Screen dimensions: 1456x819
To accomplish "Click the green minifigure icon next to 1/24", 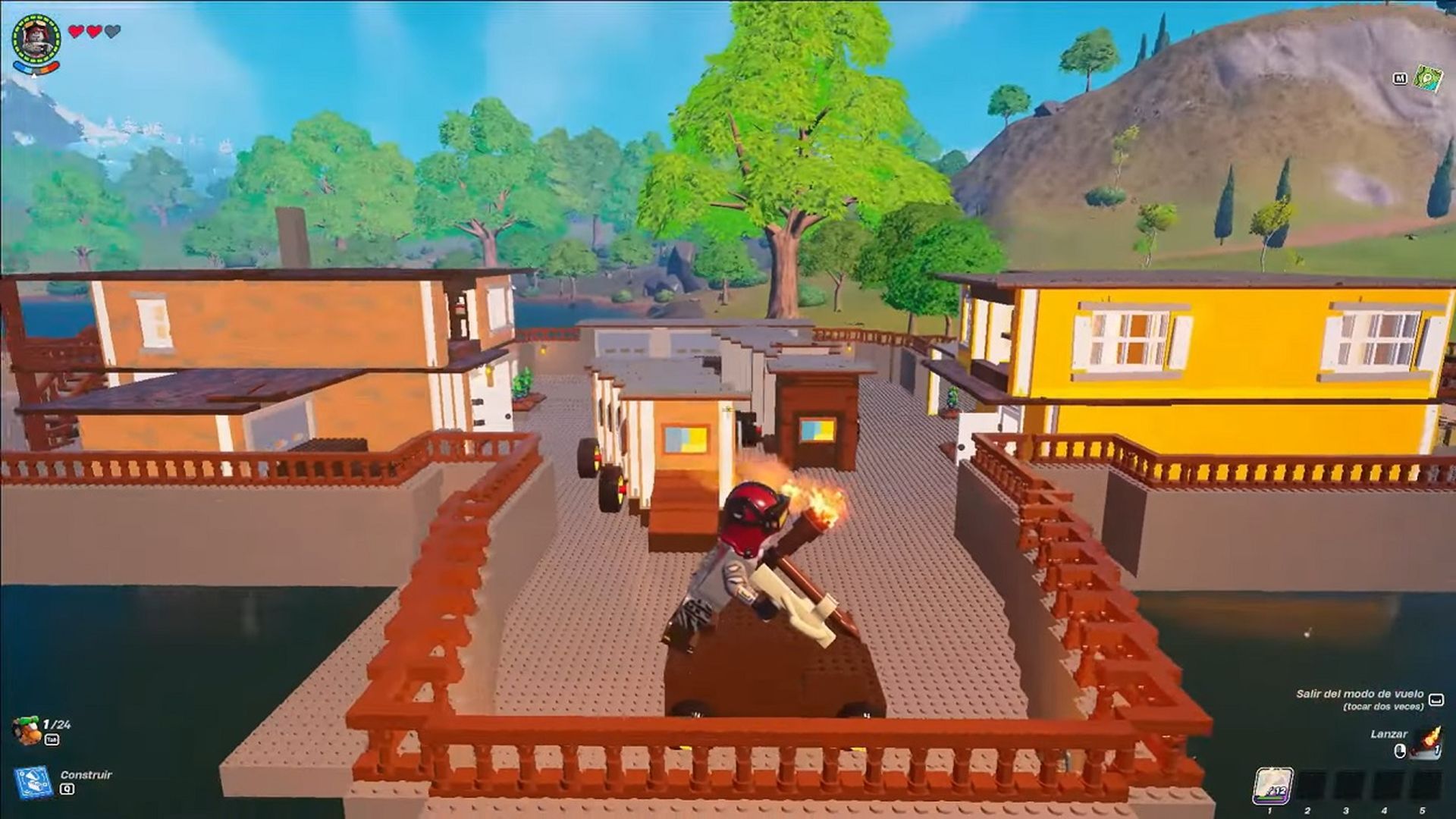I will 27,730.
